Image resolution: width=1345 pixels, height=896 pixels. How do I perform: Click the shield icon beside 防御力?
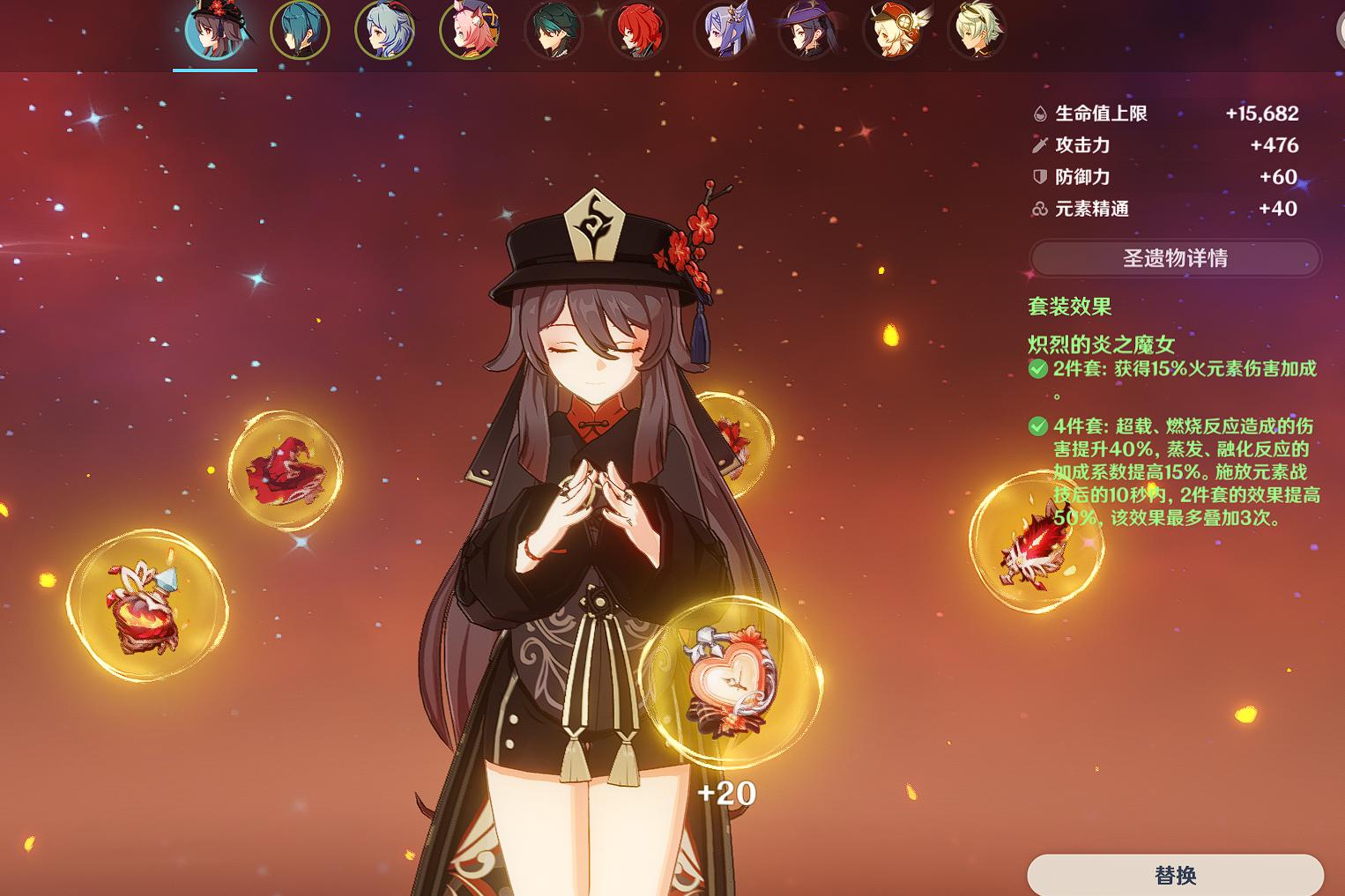point(1041,176)
